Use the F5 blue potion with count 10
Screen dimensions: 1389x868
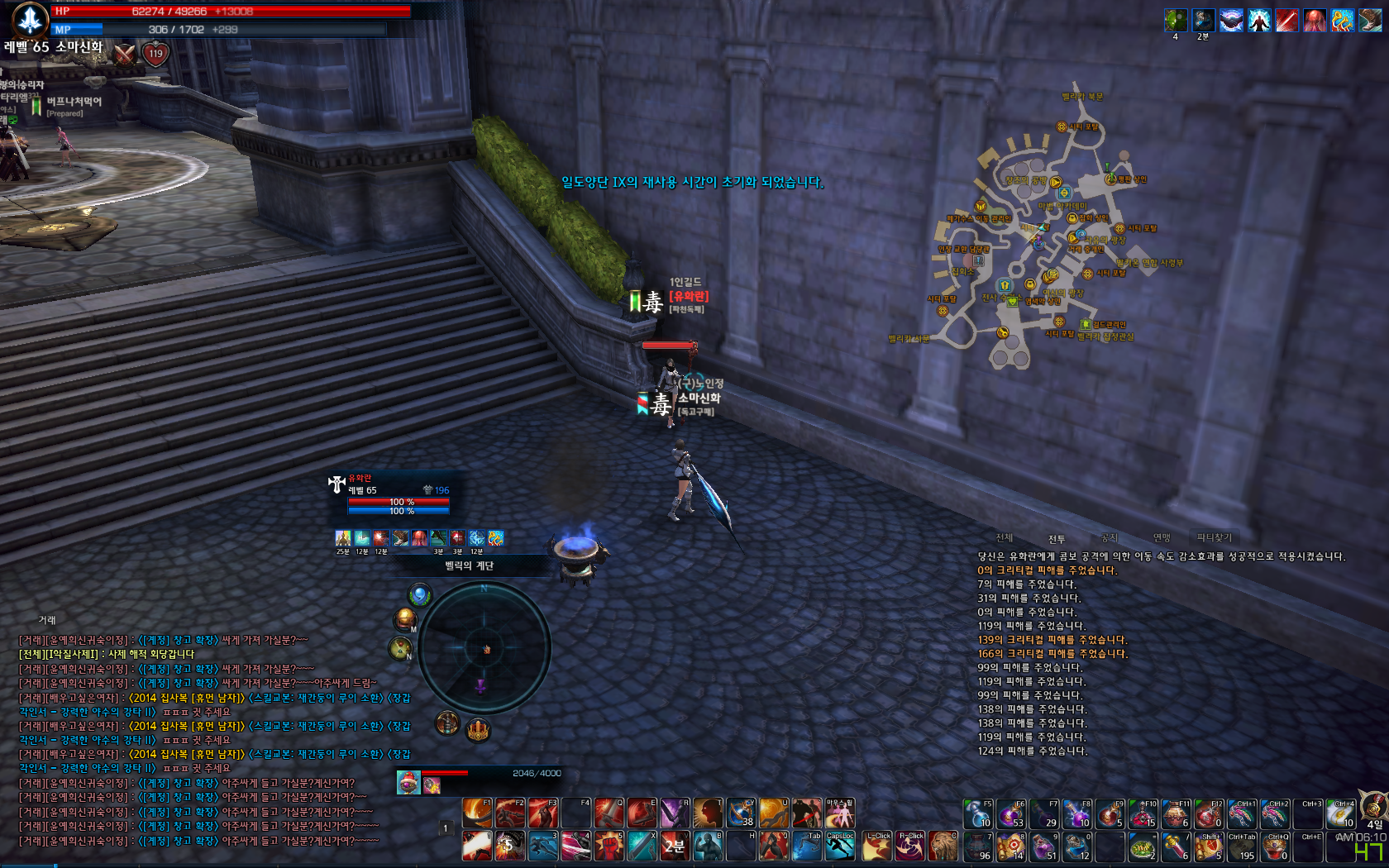(978, 813)
